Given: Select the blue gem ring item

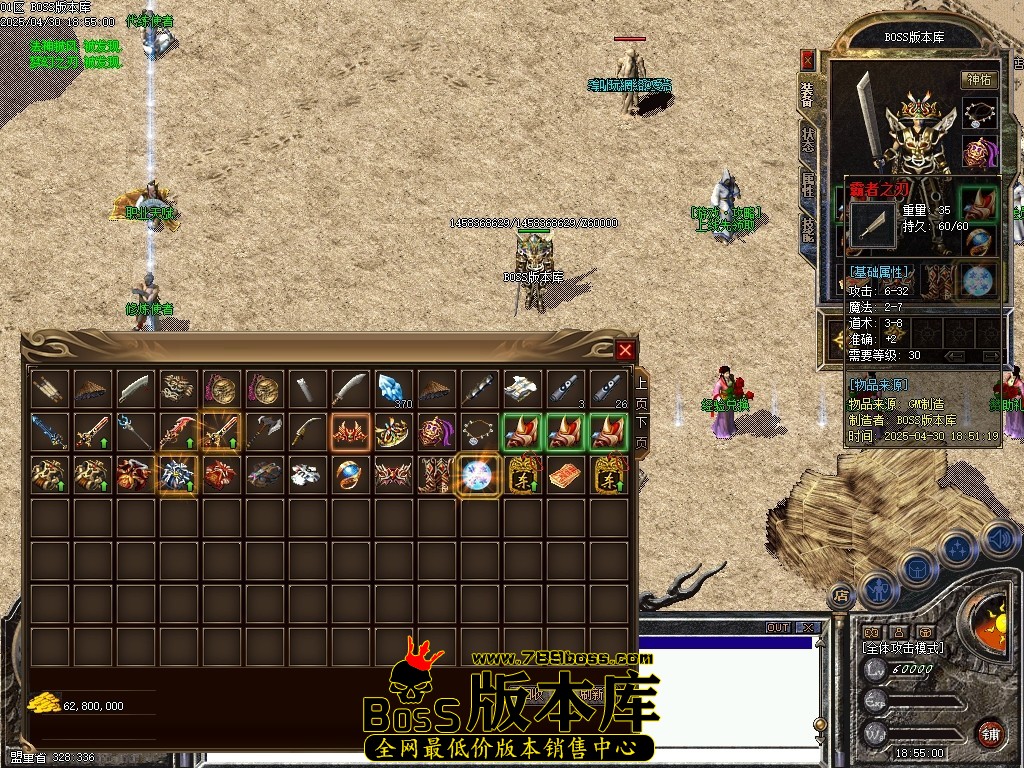Looking at the screenshot, I should [349, 474].
